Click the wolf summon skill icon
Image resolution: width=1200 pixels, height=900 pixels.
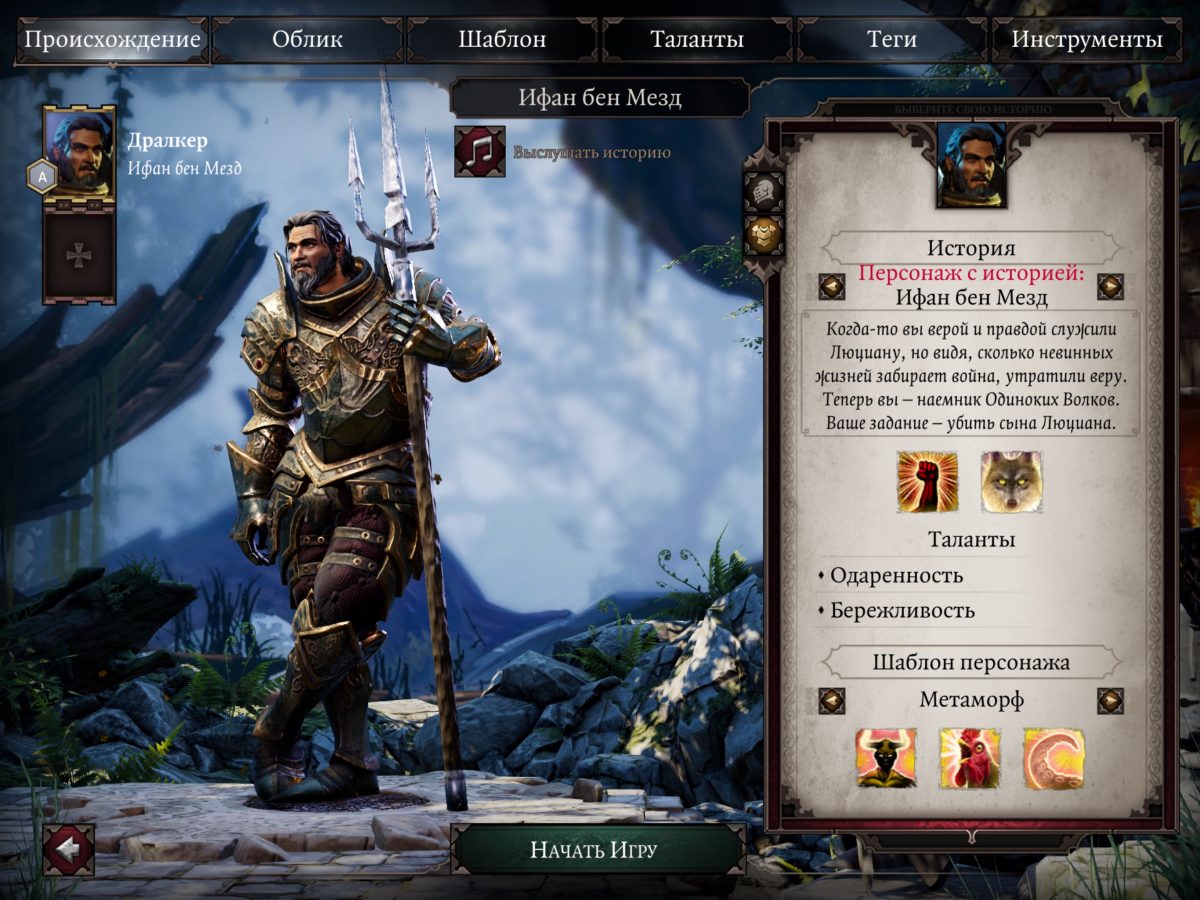coord(1011,482)
